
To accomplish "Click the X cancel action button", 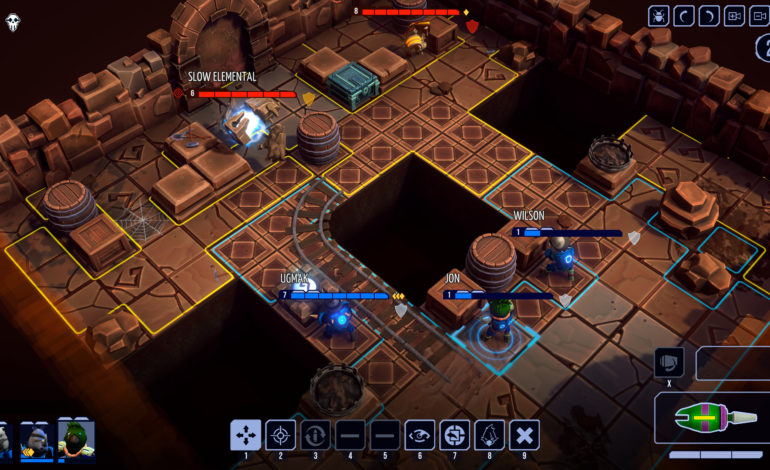I will (525, 435).
